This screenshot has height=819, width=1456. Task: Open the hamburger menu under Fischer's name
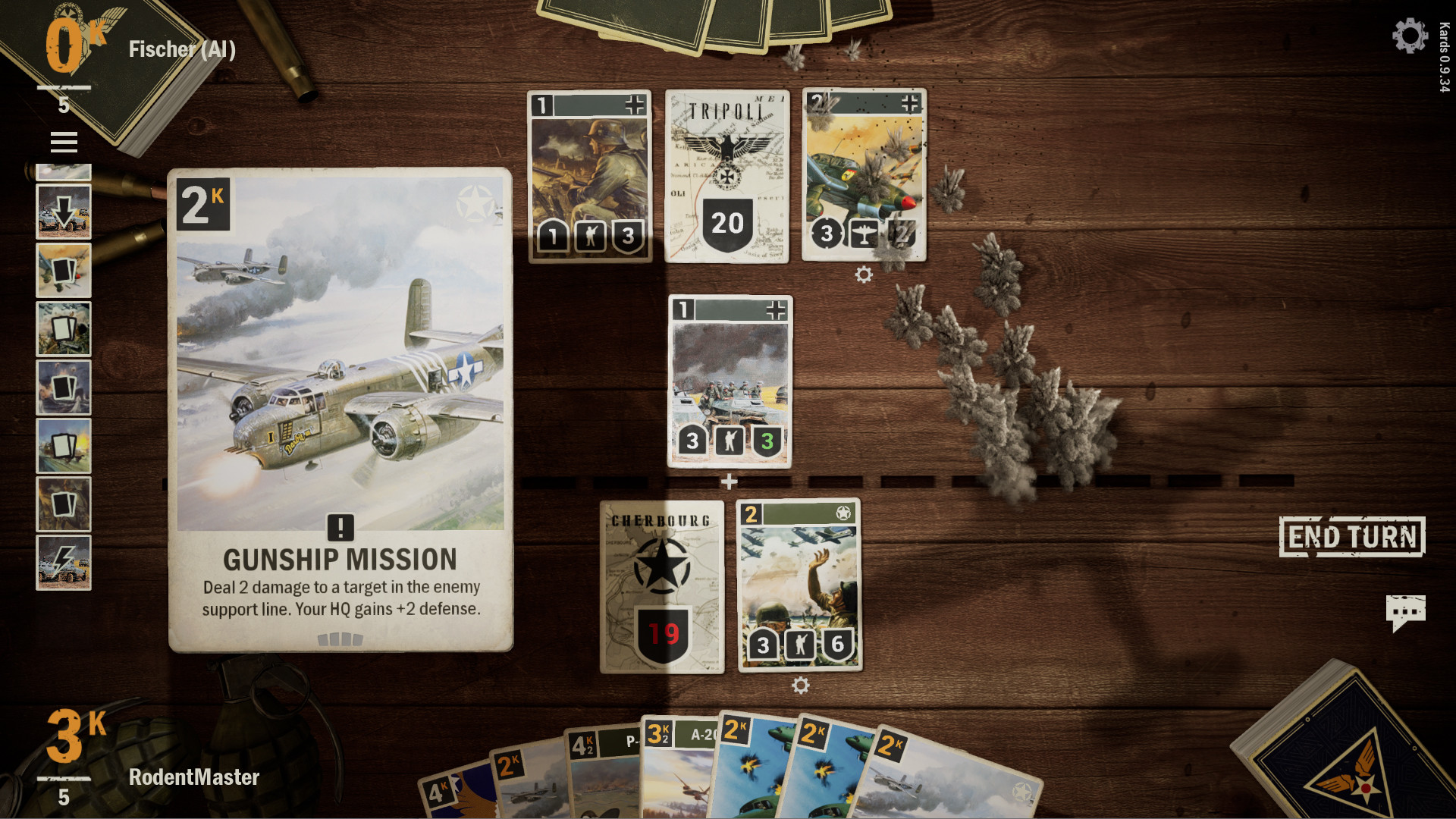tap(64, 141)
